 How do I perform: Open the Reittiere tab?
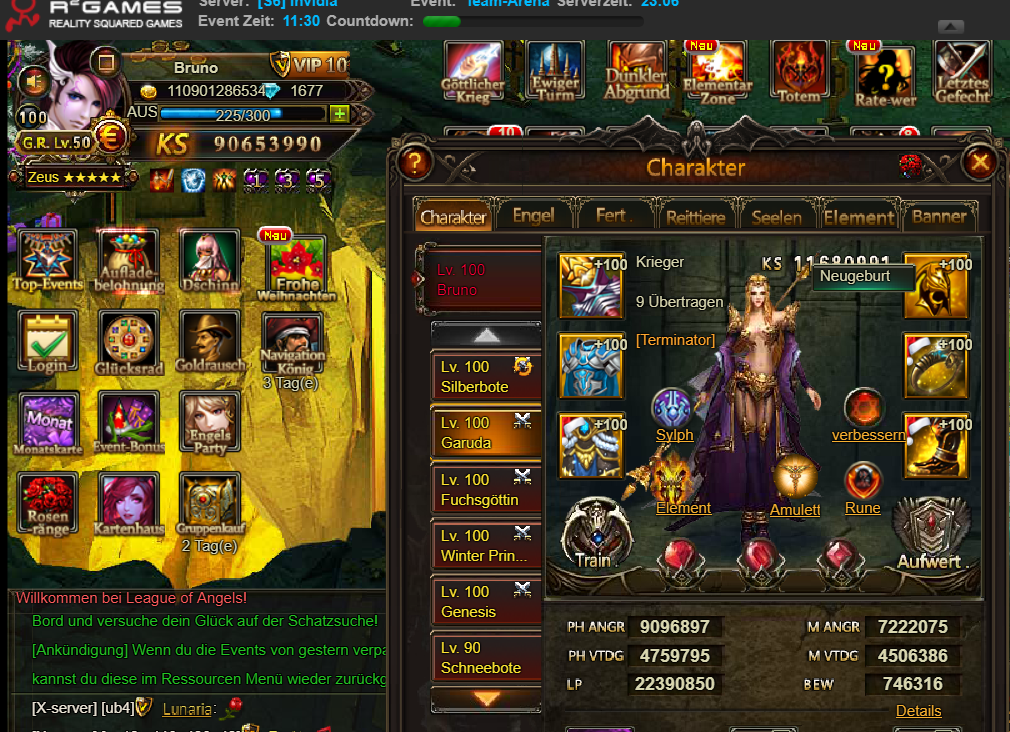point(697,216)
